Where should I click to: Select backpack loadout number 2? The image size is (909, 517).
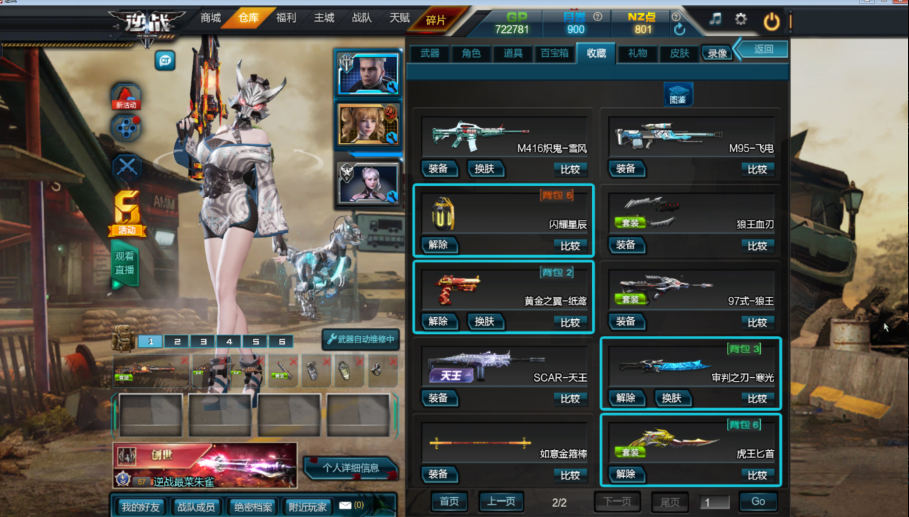177,341
